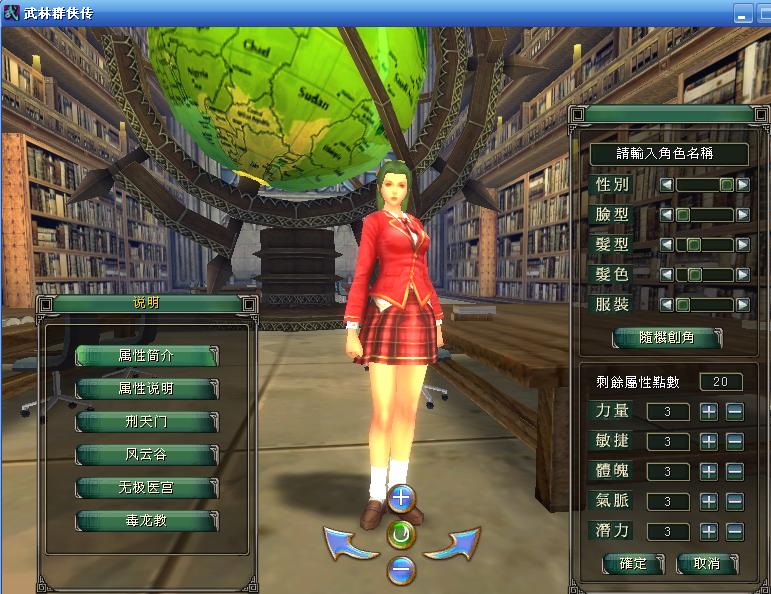Click the character name input field
This screenshot has width=771, height=594.
(668, 154)
